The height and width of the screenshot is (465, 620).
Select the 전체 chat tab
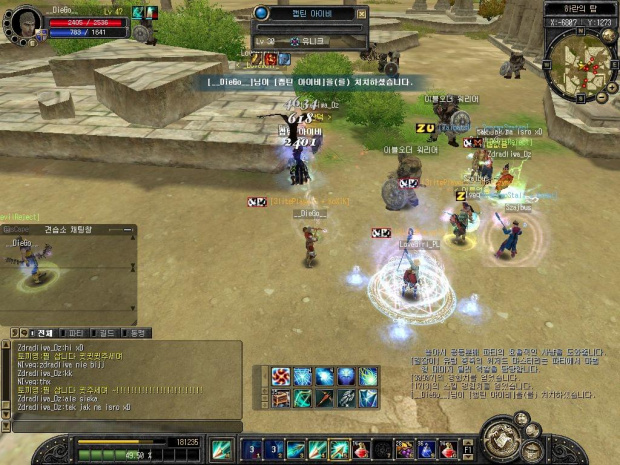(x=42, y=333)
